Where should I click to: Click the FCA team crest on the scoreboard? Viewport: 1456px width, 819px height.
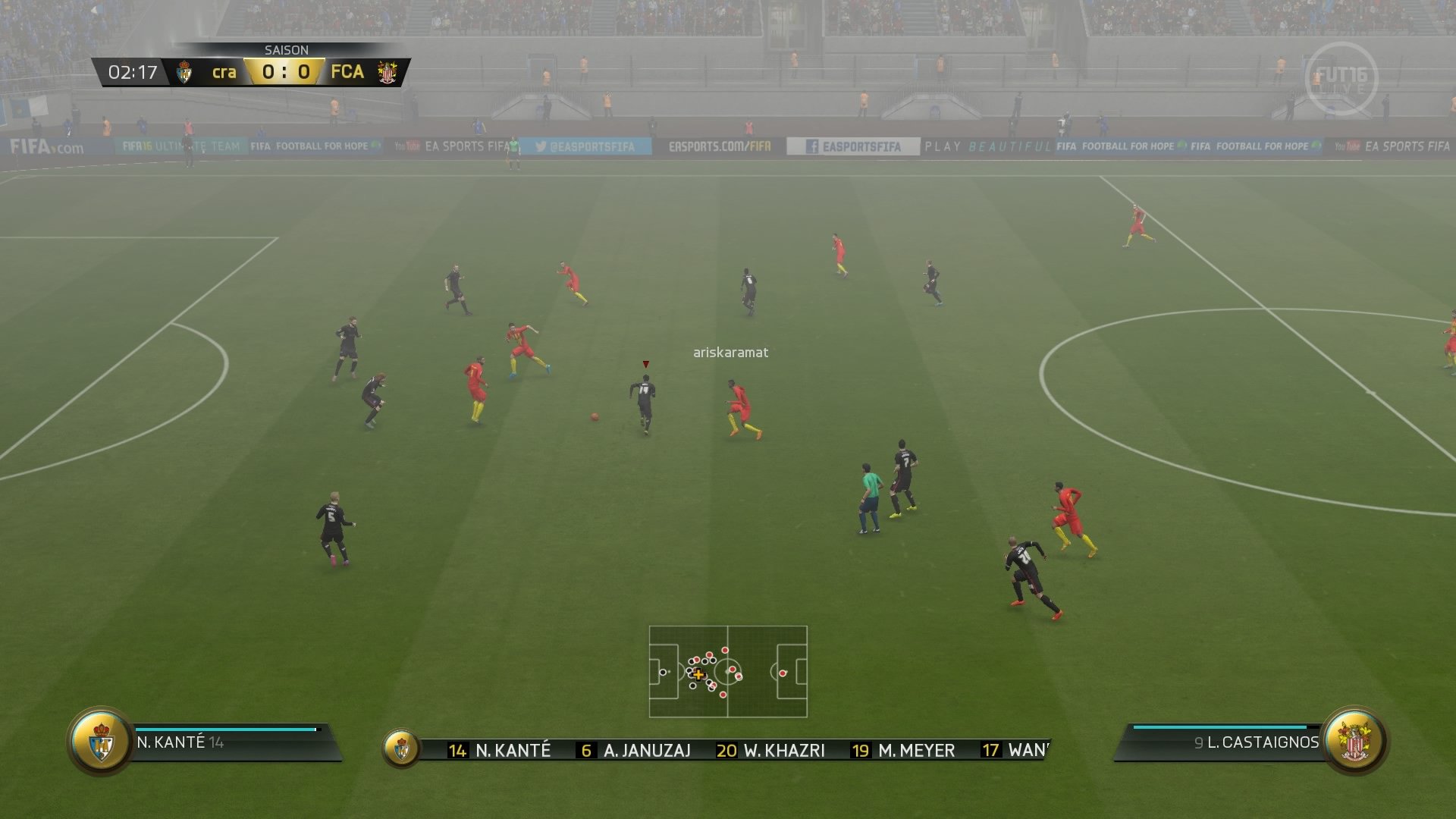tap(387, 73)
